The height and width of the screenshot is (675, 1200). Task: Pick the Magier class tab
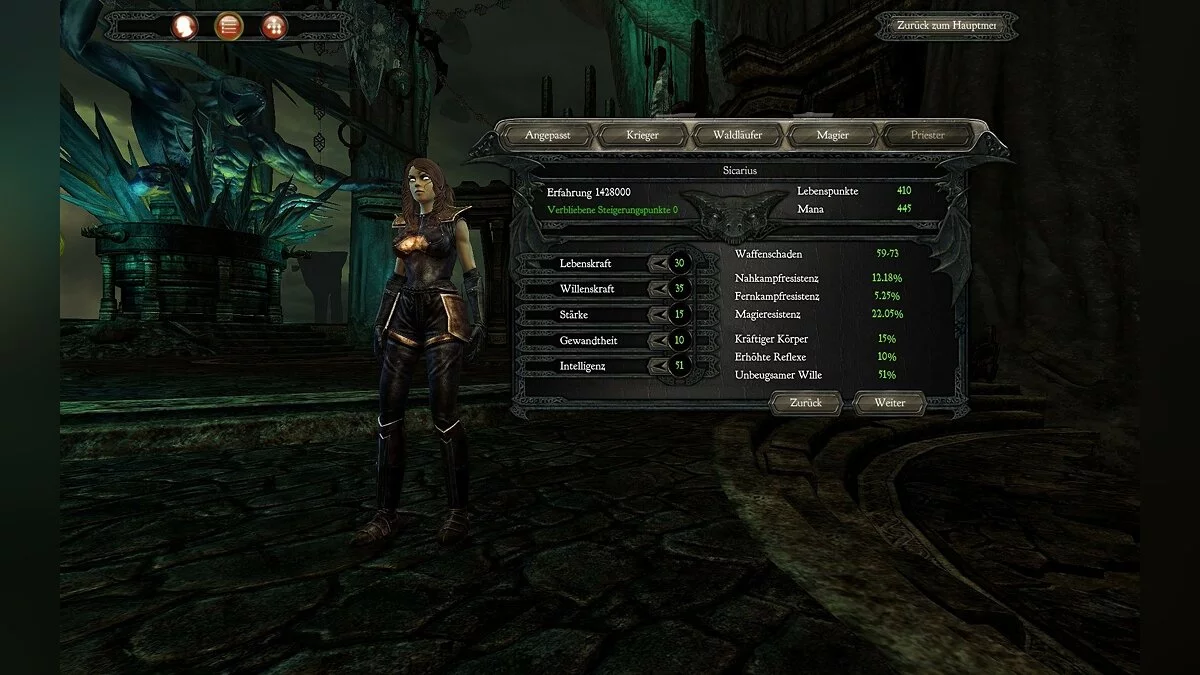tap(832, 135)
